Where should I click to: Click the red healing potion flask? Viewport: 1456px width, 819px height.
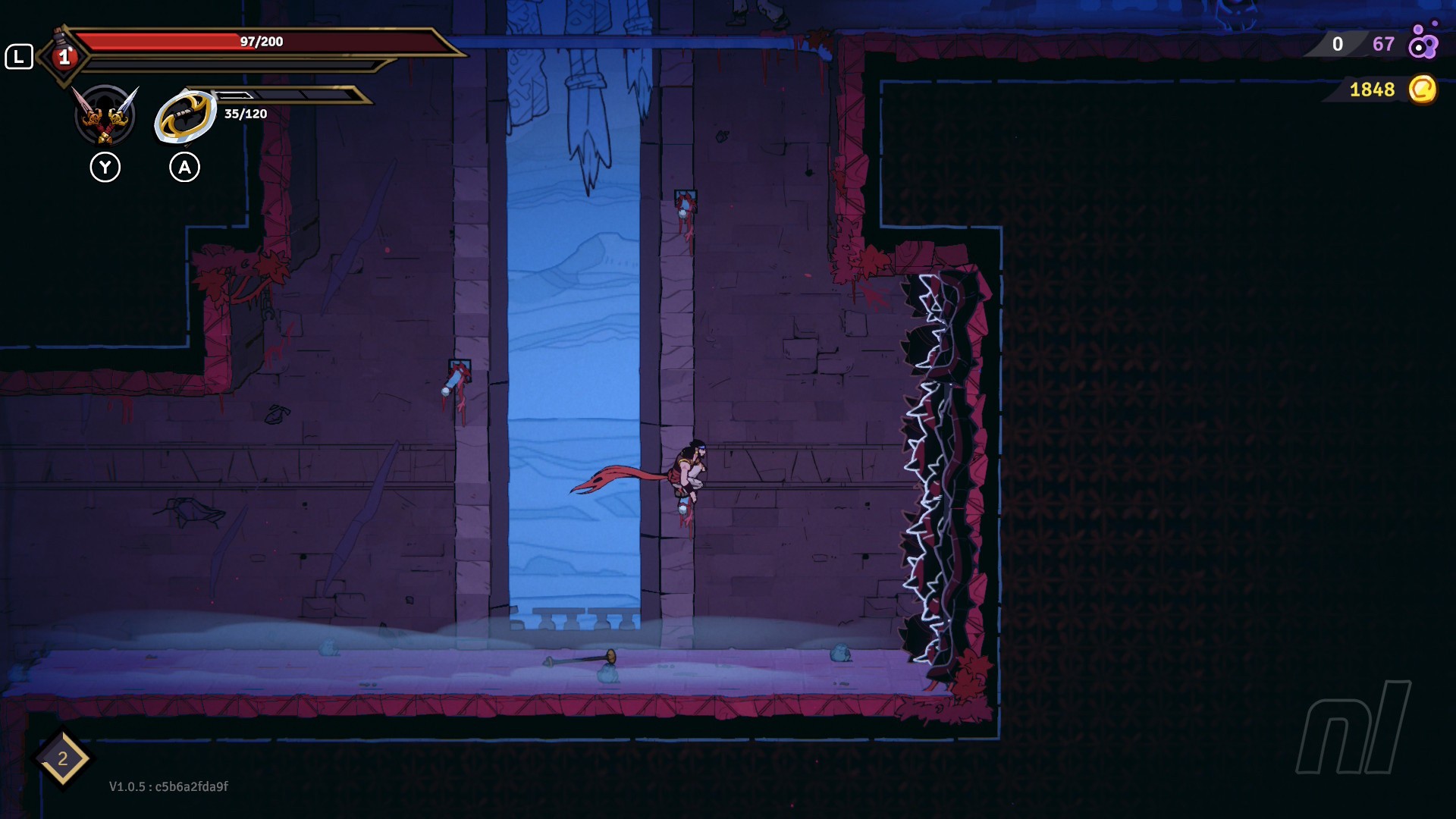63,53
